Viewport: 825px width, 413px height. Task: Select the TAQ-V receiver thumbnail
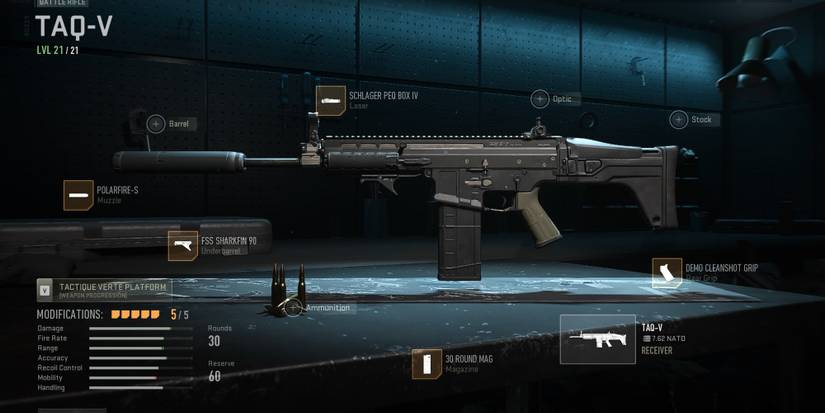click(x=597, y=340)
